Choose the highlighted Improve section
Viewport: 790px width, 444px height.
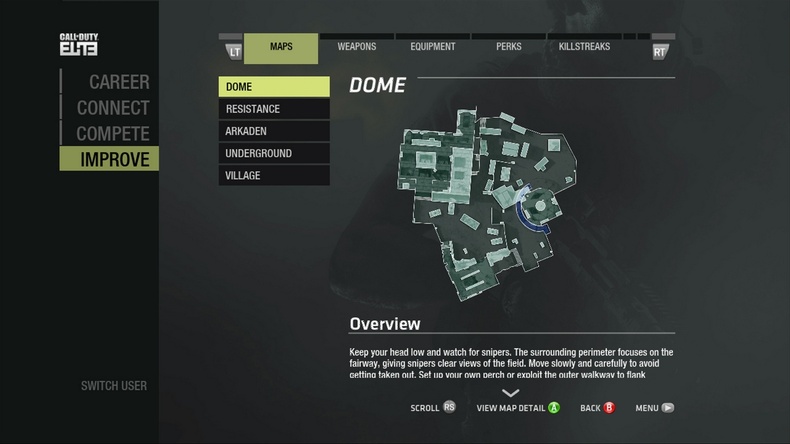click(114, 160)
